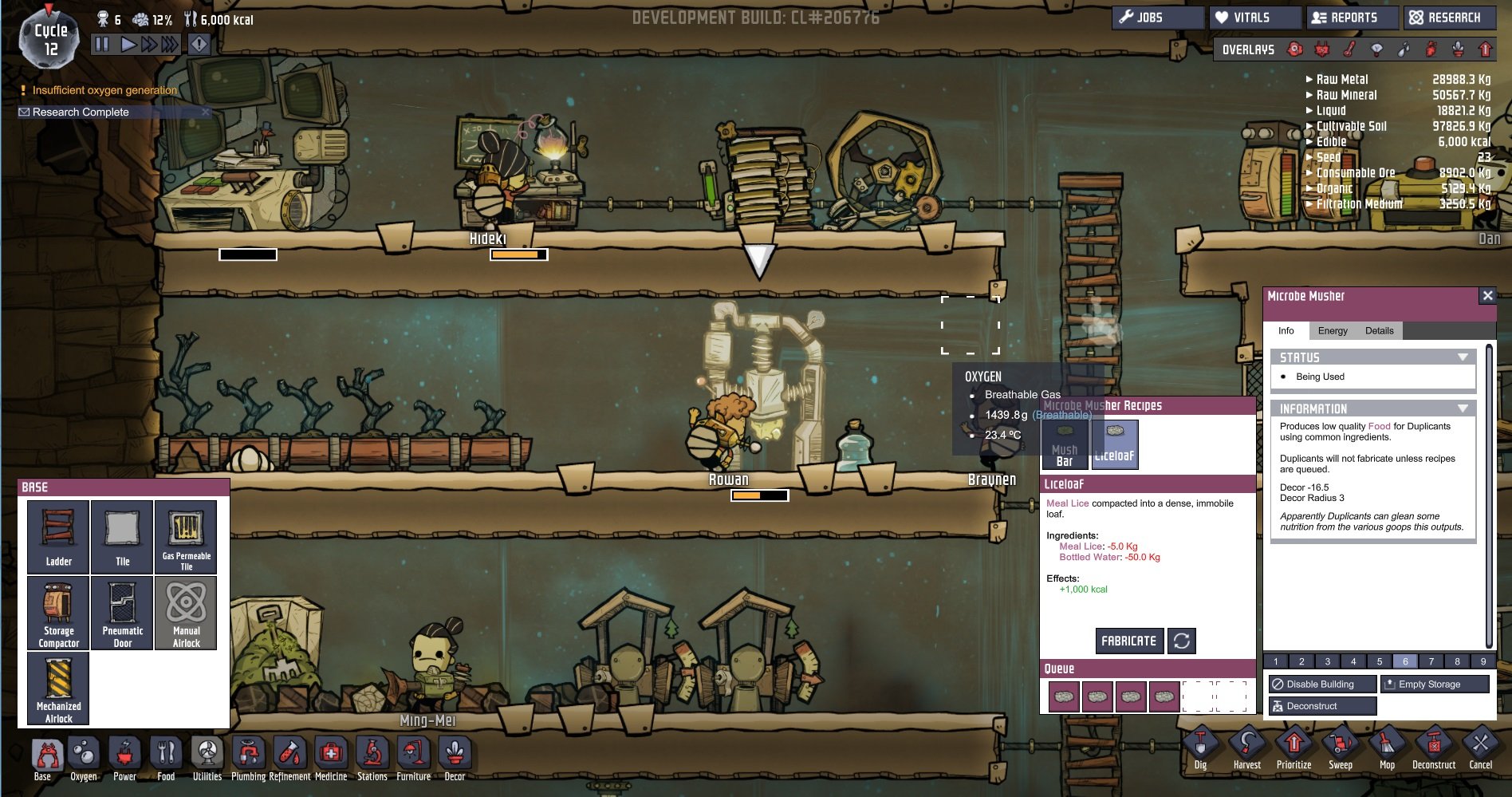The height and width of the screenshot is (797, 1512).
Task: Choose Ladder from the Base build menu
Action: coord(58,536)
